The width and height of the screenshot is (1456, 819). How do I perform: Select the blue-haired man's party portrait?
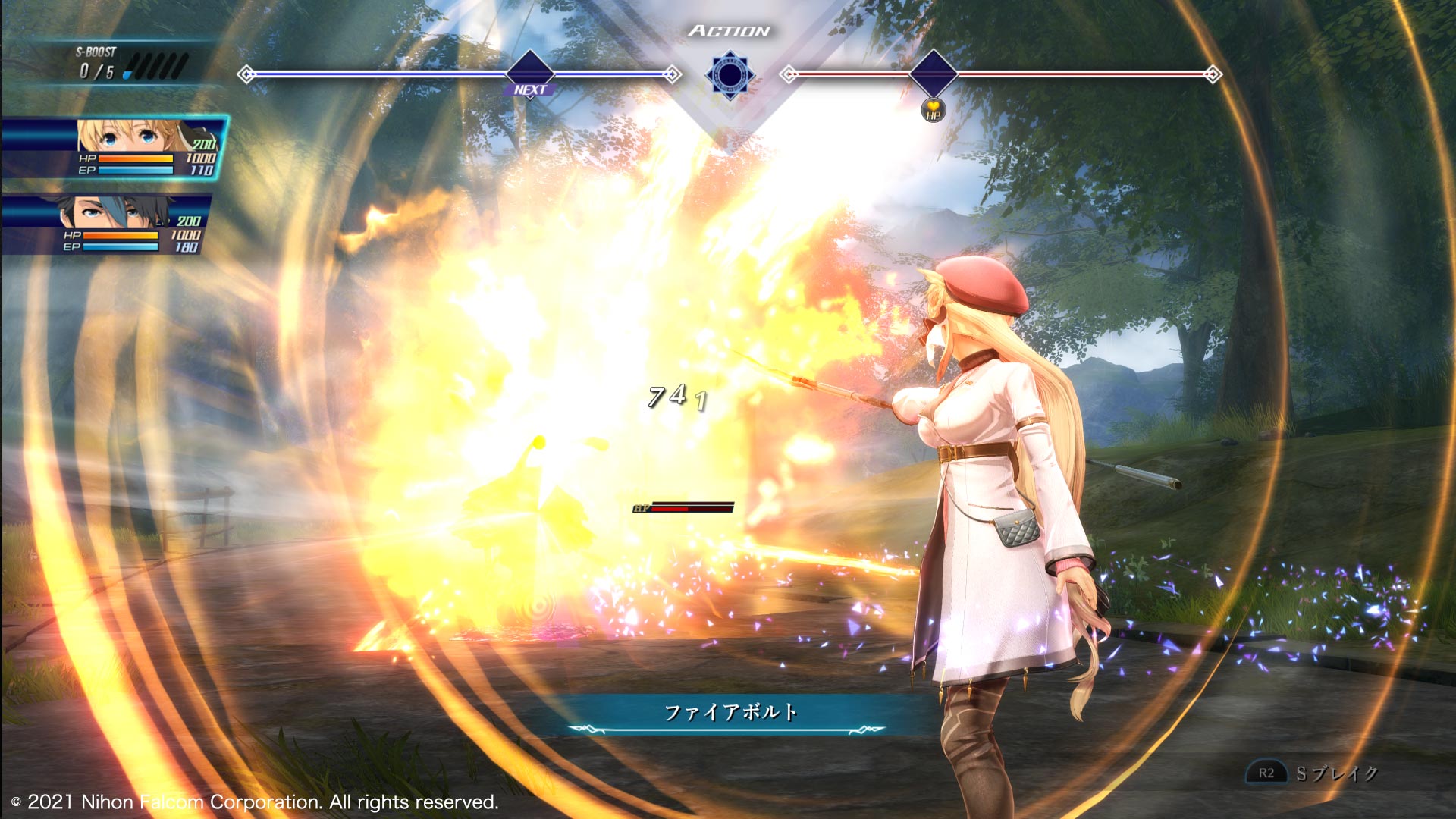coord(114,212)
